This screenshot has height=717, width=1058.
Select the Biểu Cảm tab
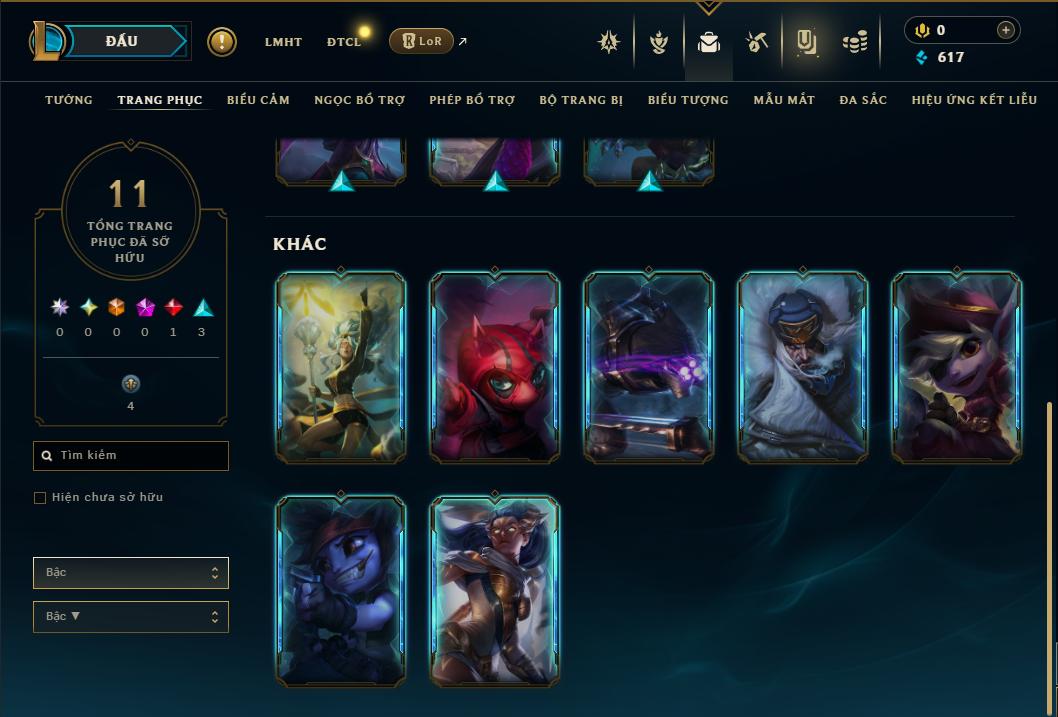[258, 100]
